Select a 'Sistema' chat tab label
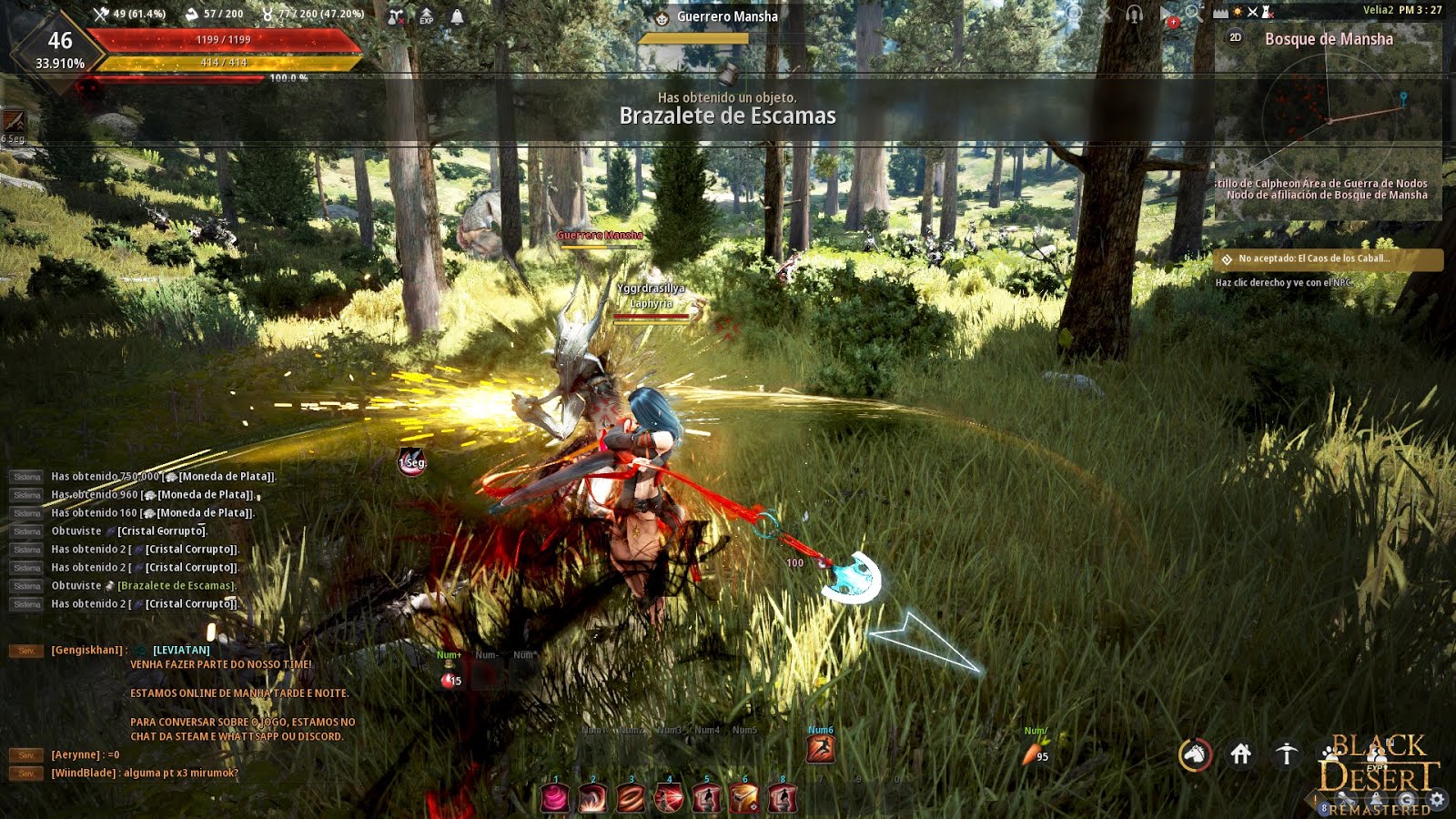Viewport: 1456px width, 819px height. [x=27, y=476]
